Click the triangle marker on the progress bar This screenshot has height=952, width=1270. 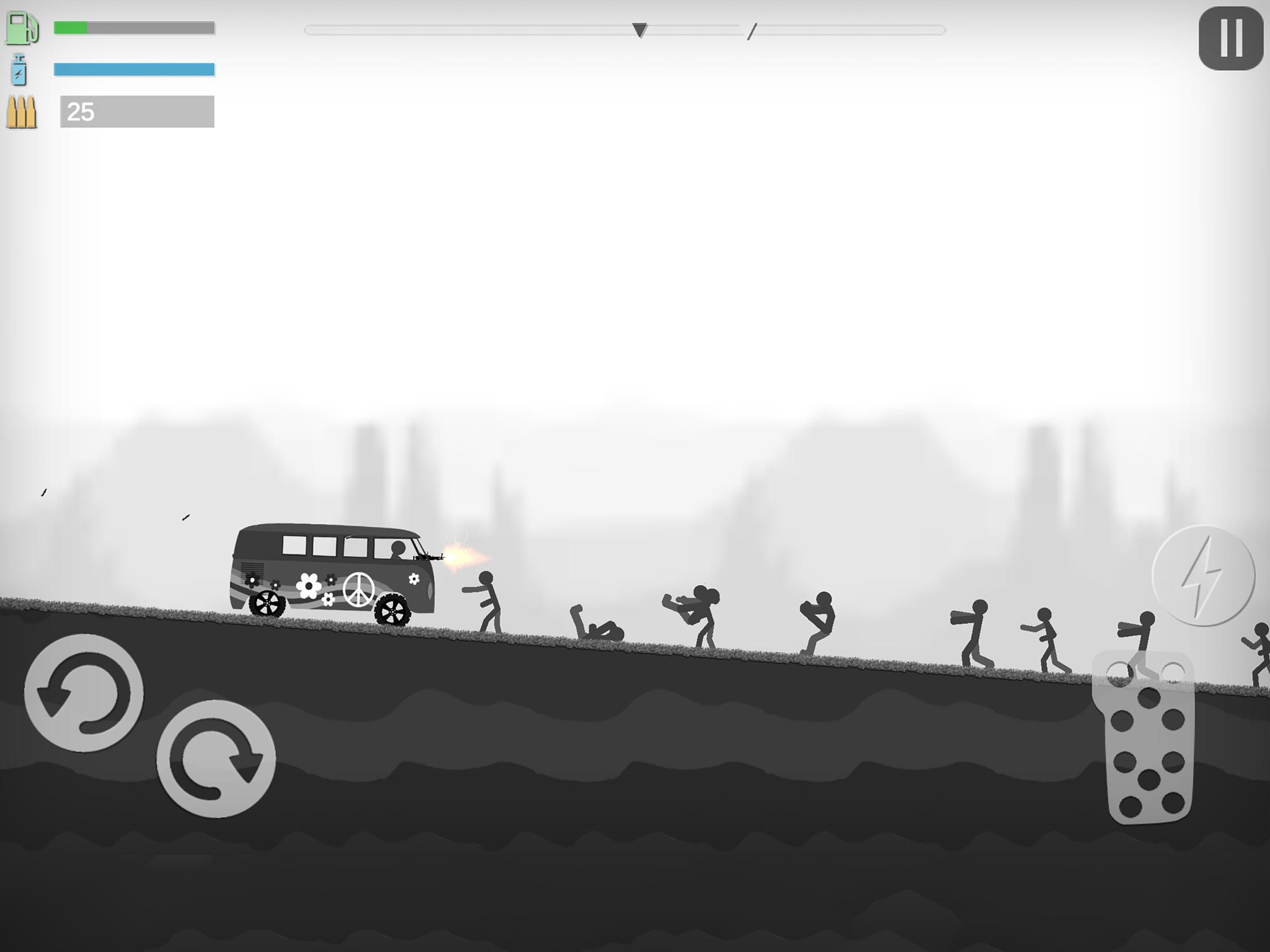[640, 30]
